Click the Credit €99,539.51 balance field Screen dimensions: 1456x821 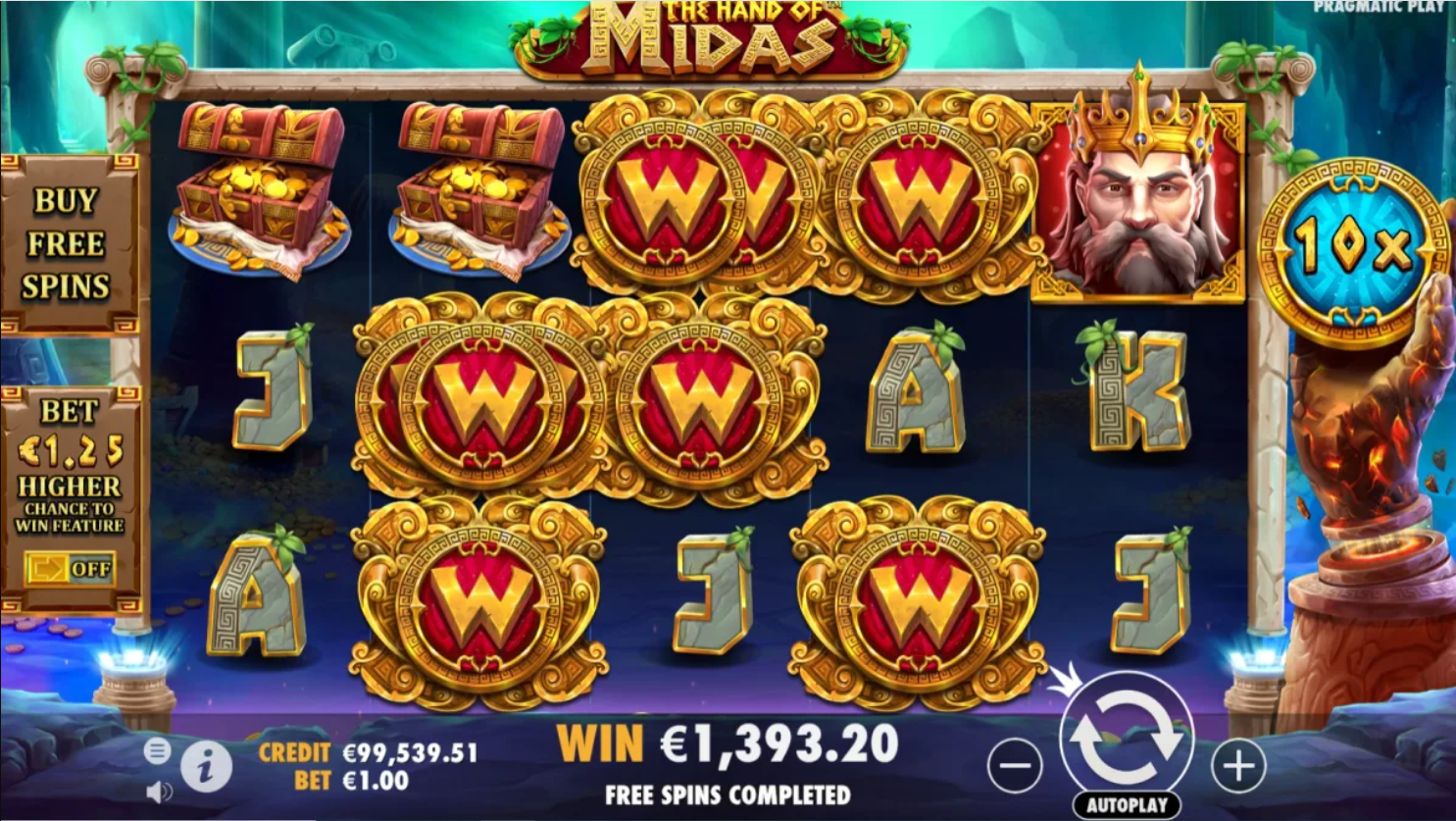coord(365,753)
